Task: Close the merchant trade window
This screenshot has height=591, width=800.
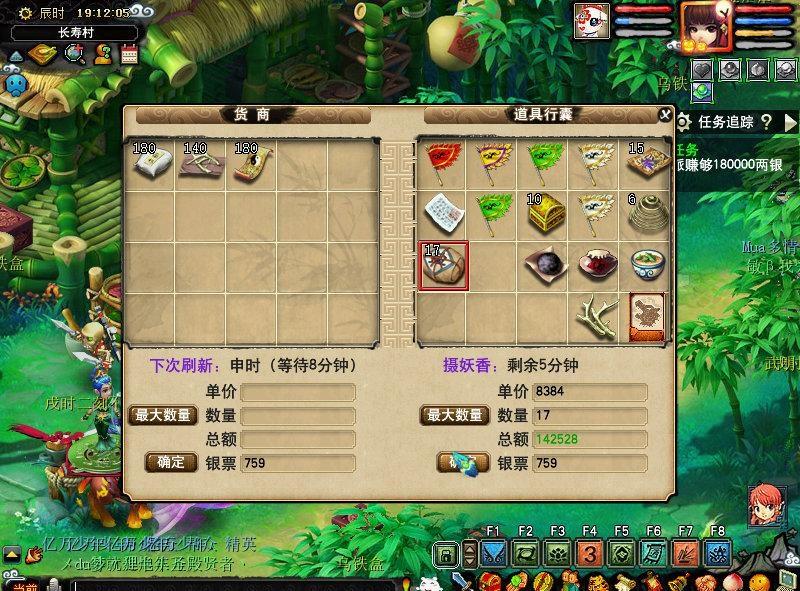Action: 665,115
